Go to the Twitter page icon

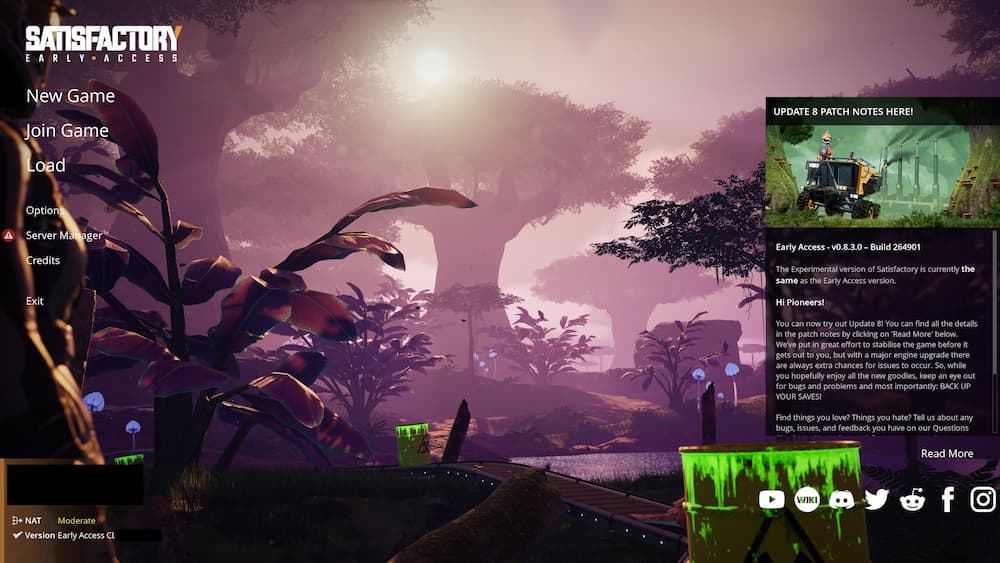[877, 499]
